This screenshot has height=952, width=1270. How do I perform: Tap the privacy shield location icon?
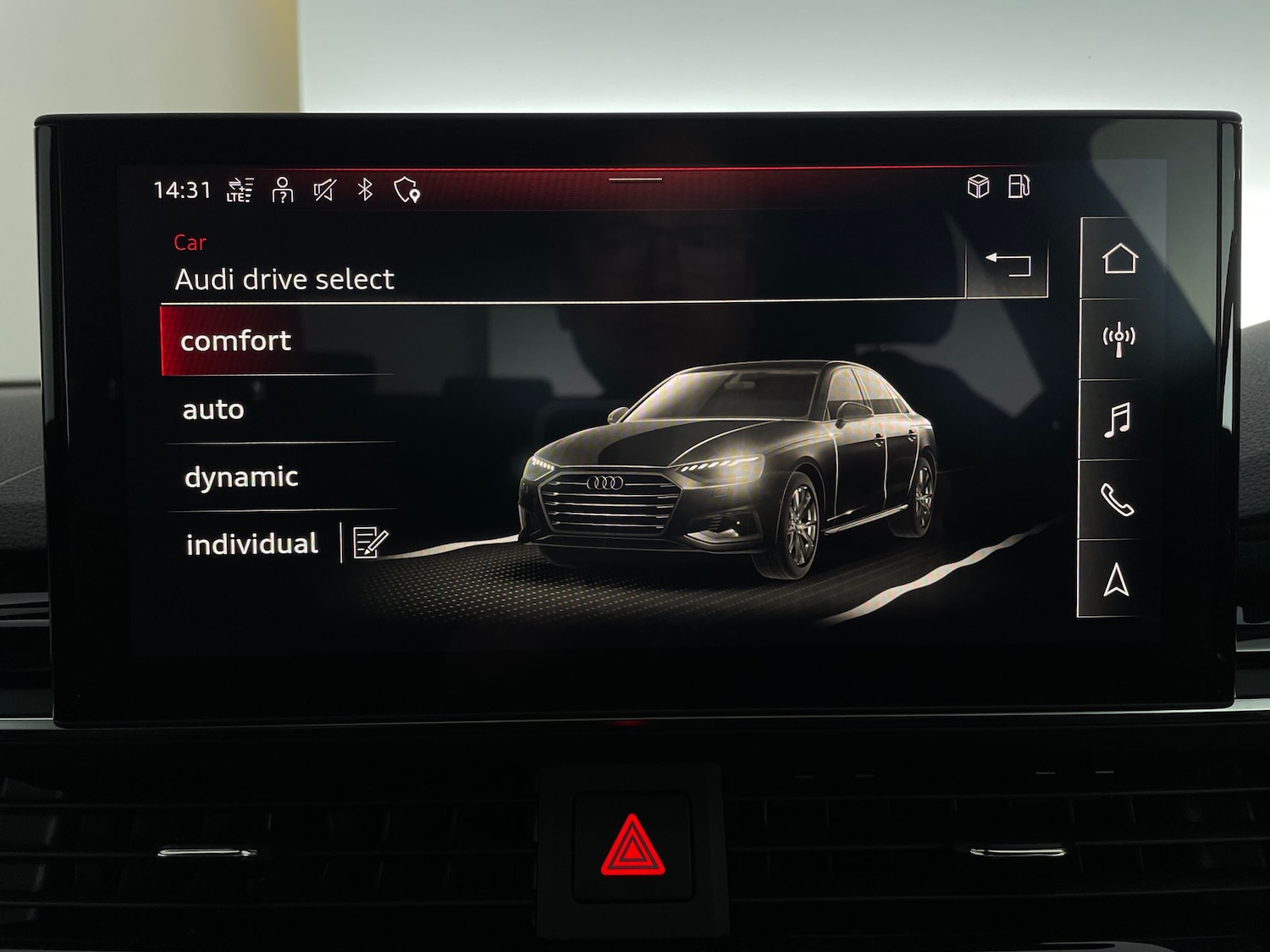[x=408, y=189]
